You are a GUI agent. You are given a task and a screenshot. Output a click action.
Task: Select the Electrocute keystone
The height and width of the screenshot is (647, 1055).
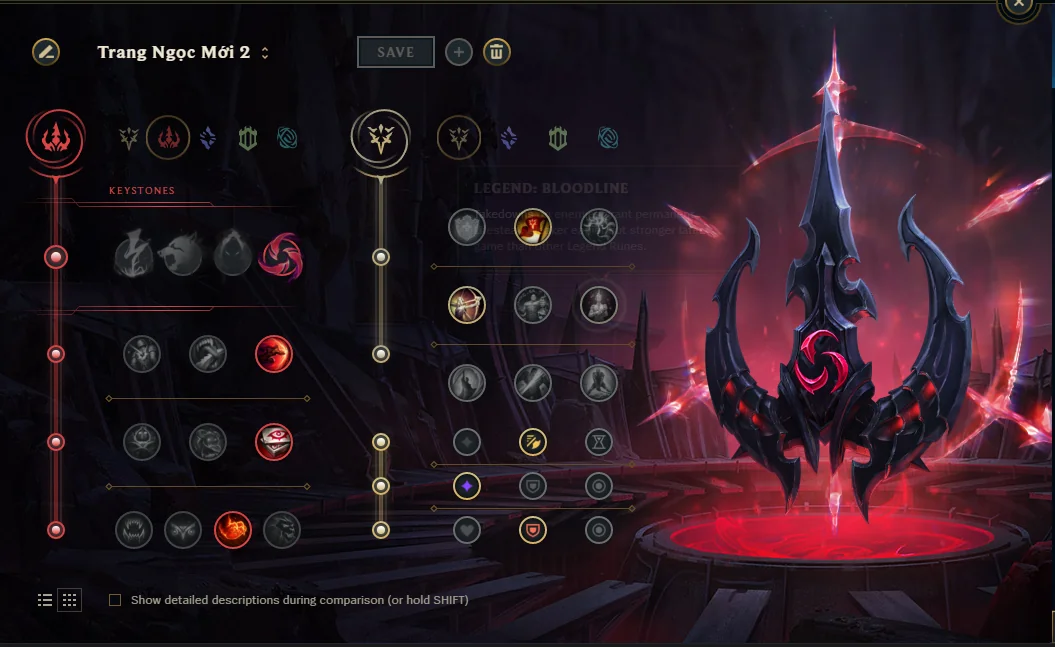(134, 257)
